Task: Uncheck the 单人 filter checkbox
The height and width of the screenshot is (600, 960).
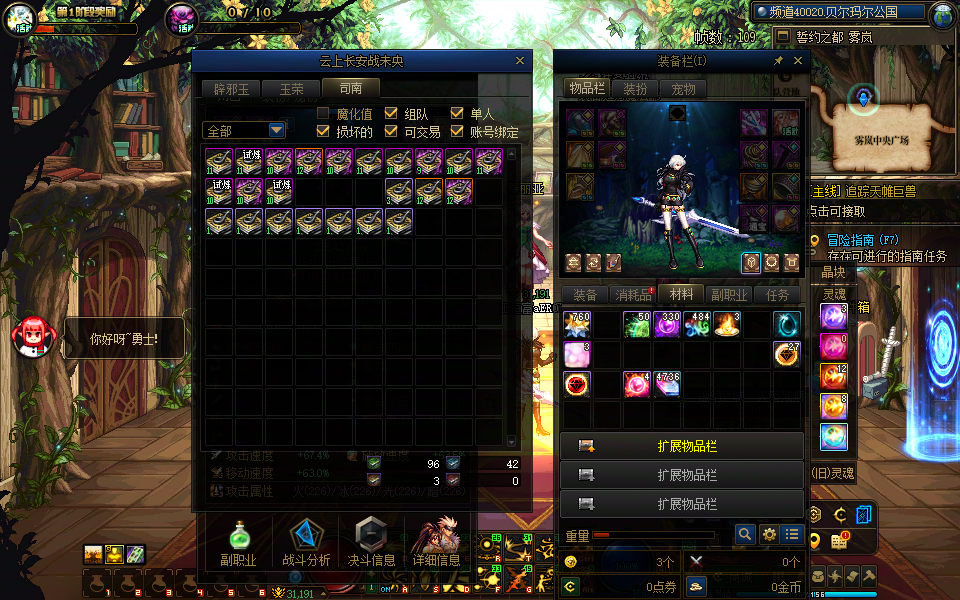Action: (458, 114)
